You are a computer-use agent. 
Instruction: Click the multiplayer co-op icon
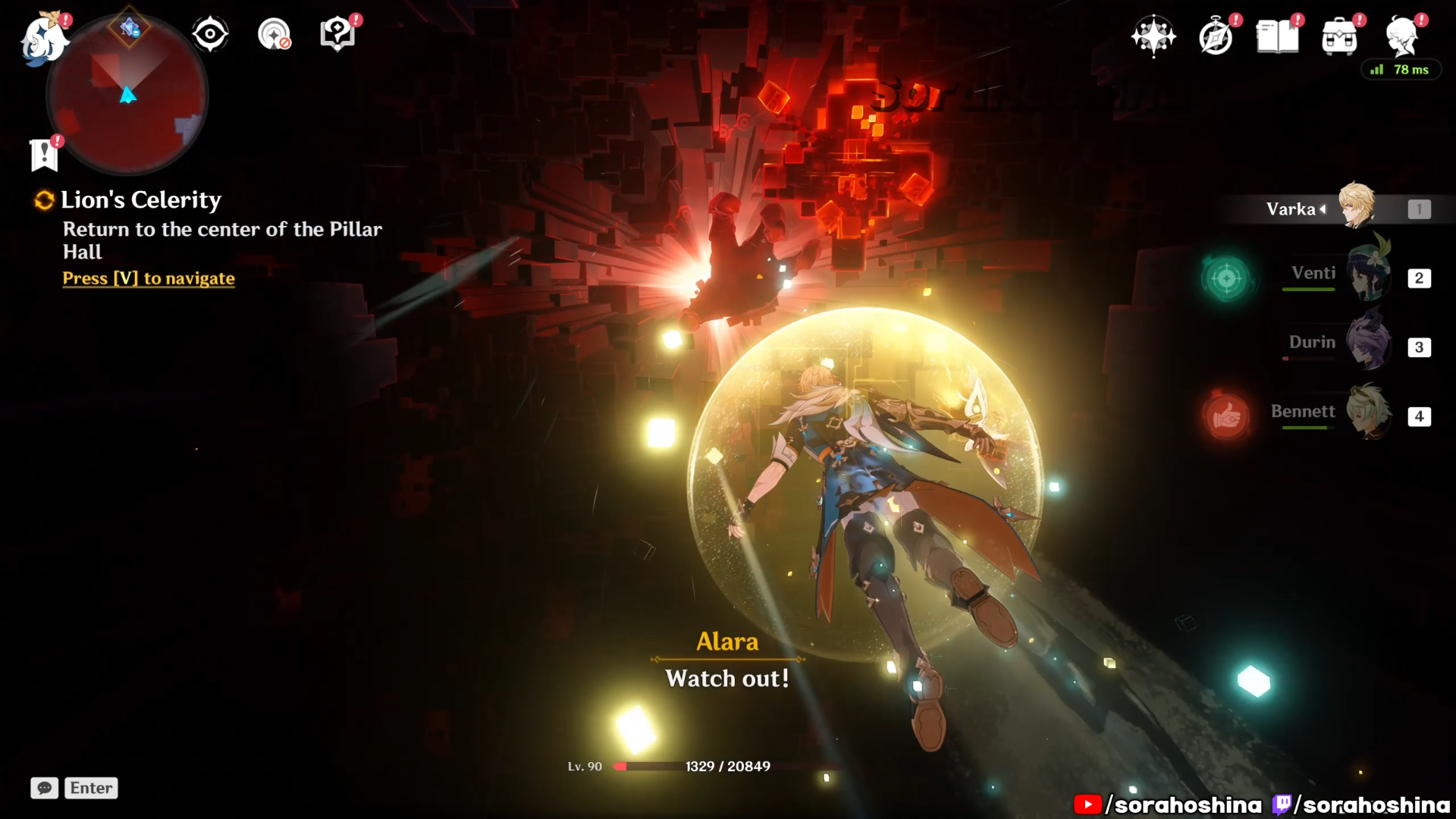coord(274,35)
